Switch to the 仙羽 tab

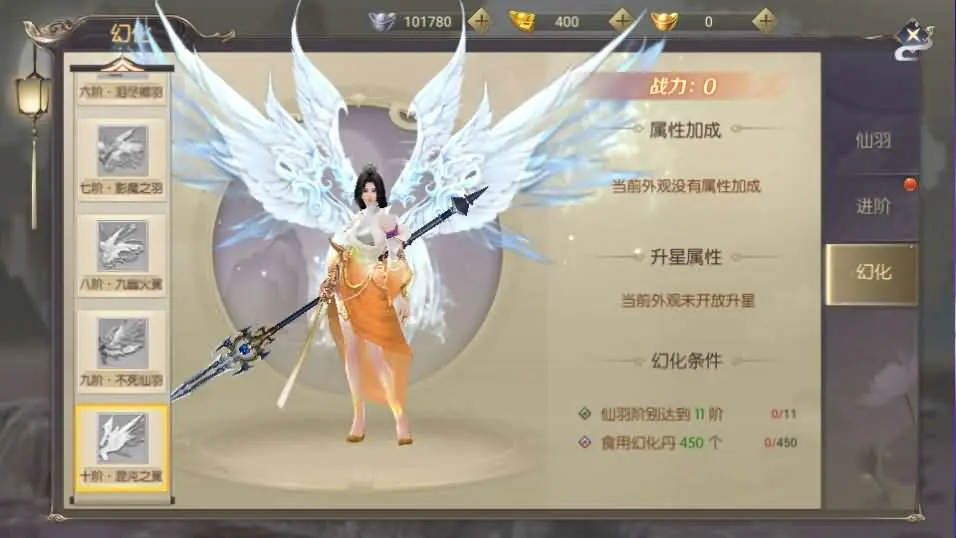point(872,140)
